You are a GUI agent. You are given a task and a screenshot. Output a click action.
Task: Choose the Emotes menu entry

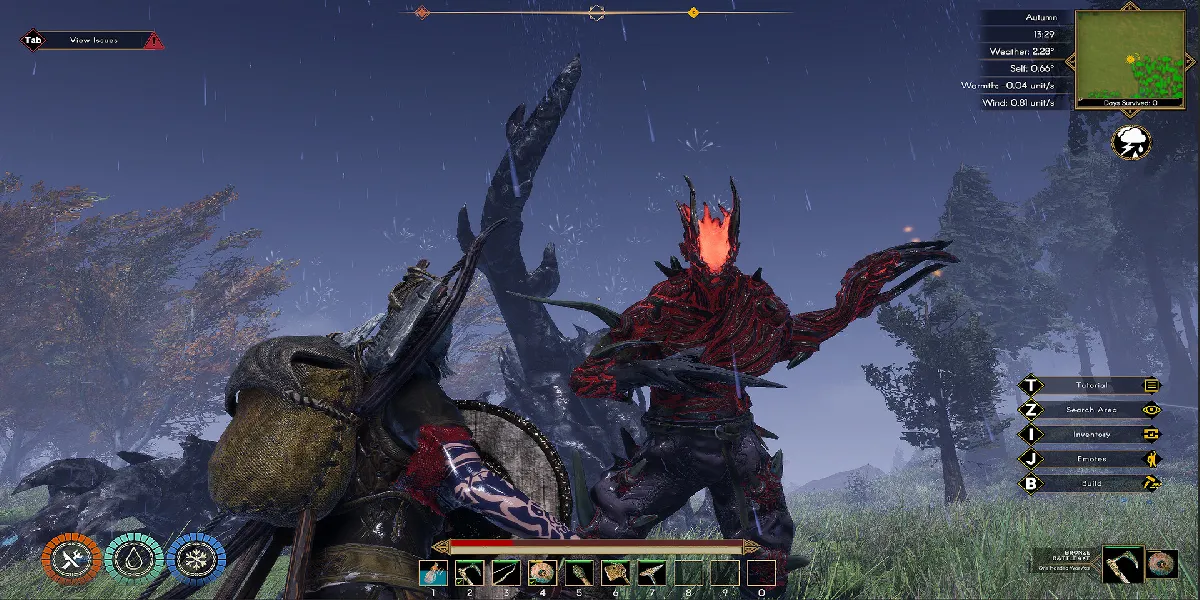pyautogui.click(x=1090, y=459)
